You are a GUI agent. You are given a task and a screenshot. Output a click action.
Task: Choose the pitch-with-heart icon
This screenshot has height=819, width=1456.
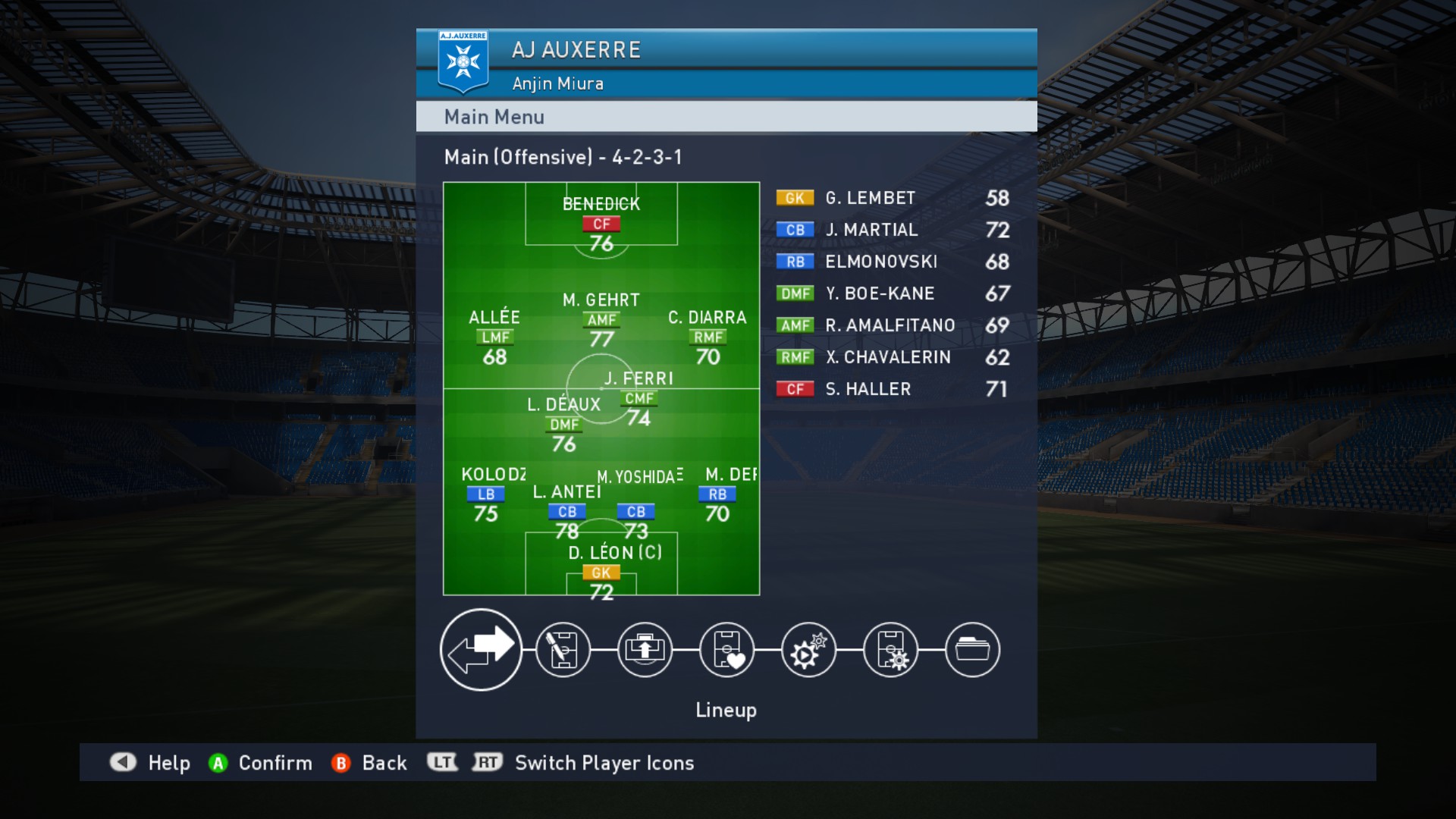726,650
